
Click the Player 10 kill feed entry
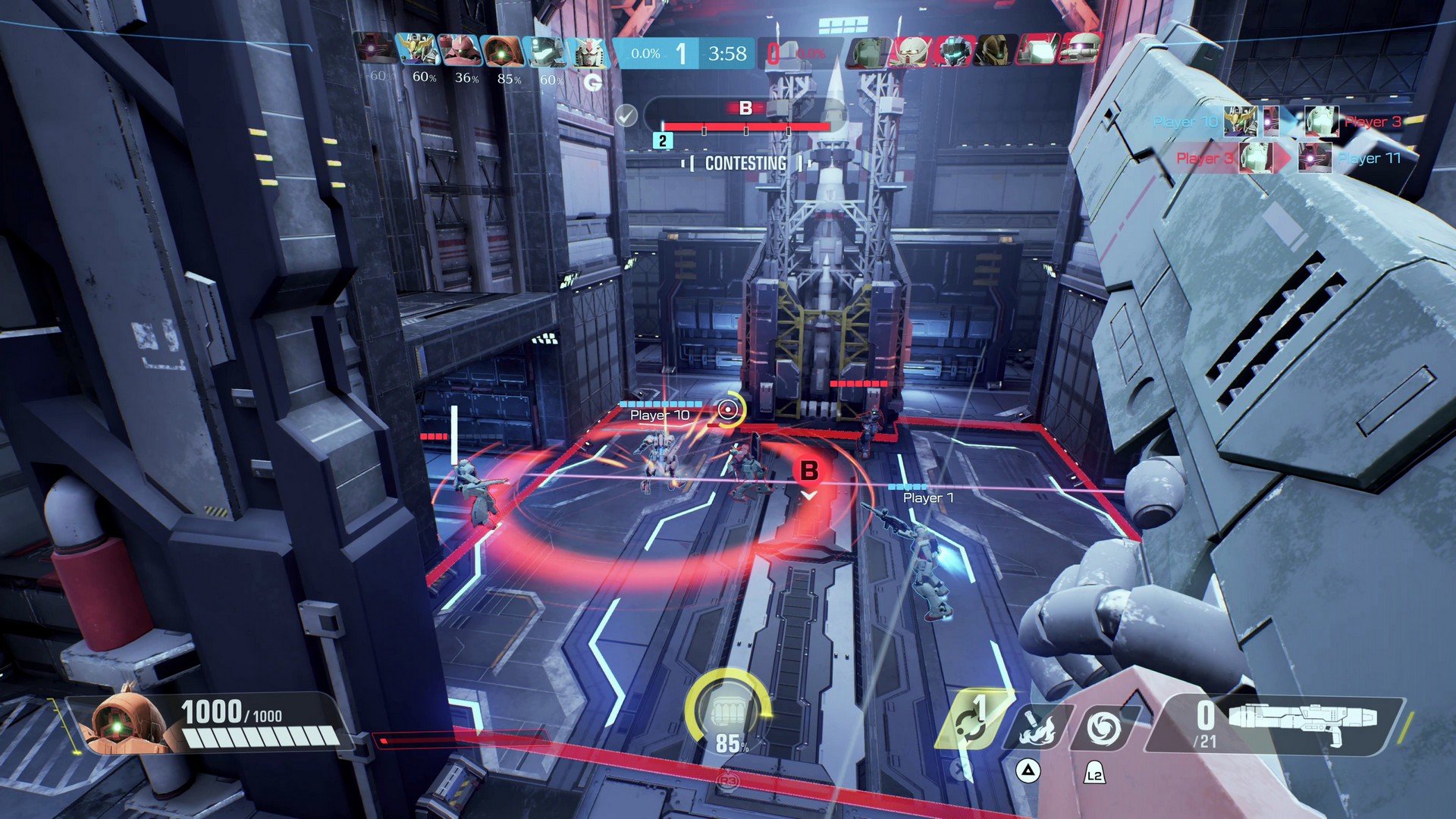point(1187,121)
